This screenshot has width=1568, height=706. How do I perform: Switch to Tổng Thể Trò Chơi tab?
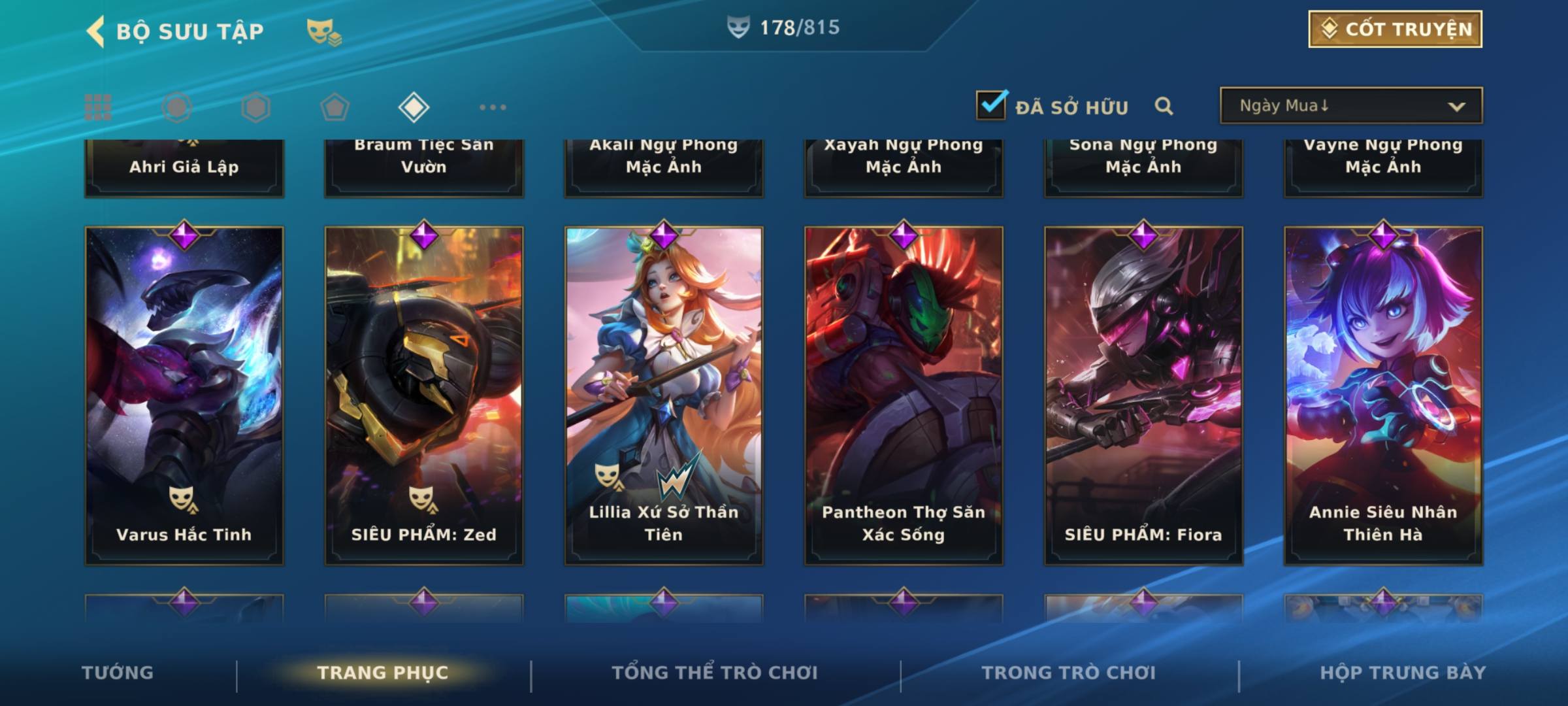(x=715, y=673)
